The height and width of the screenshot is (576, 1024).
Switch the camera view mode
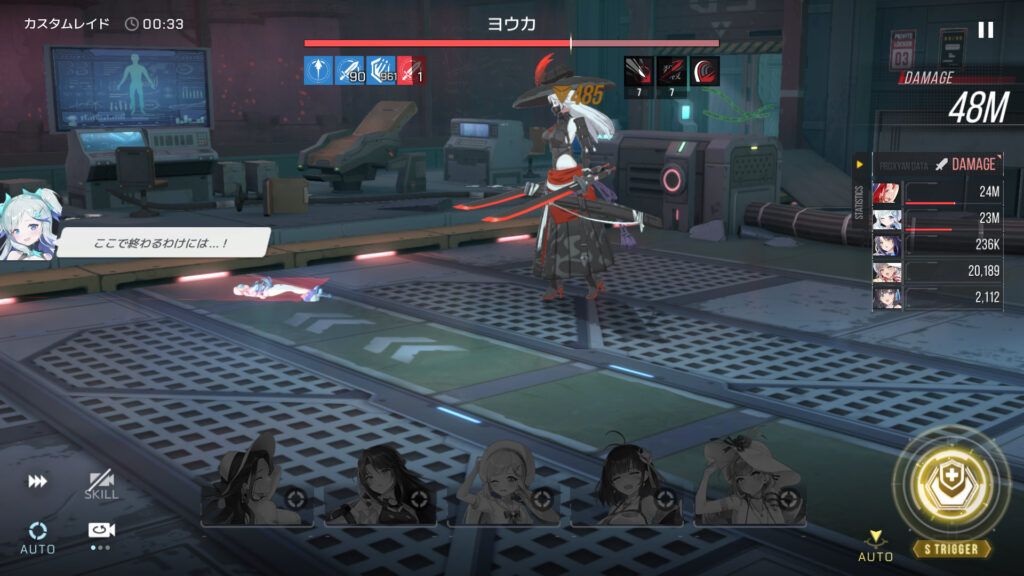click(x=100, y=532)
